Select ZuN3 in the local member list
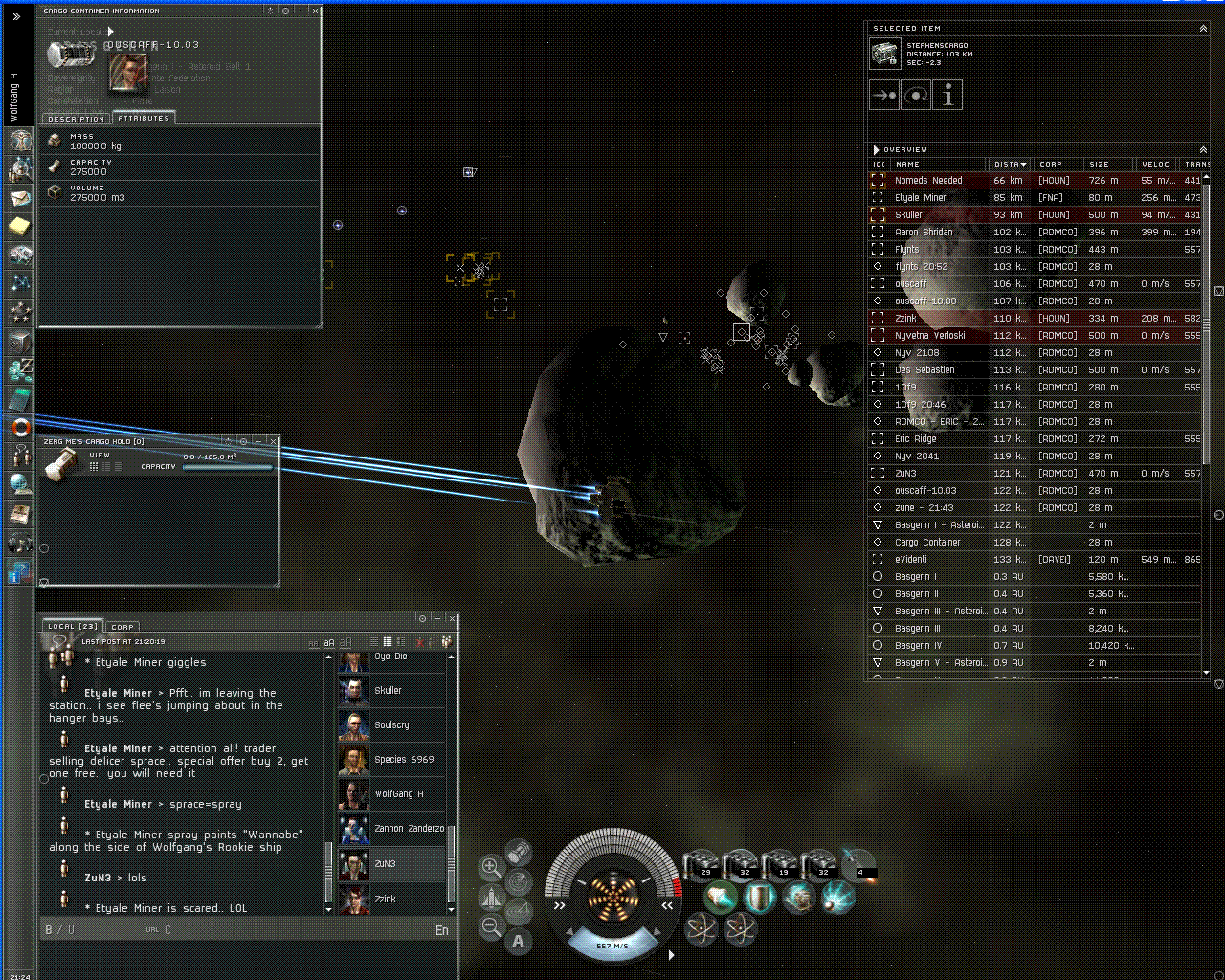The width and height of the screenshot is (1225, 980). [386, 864]
